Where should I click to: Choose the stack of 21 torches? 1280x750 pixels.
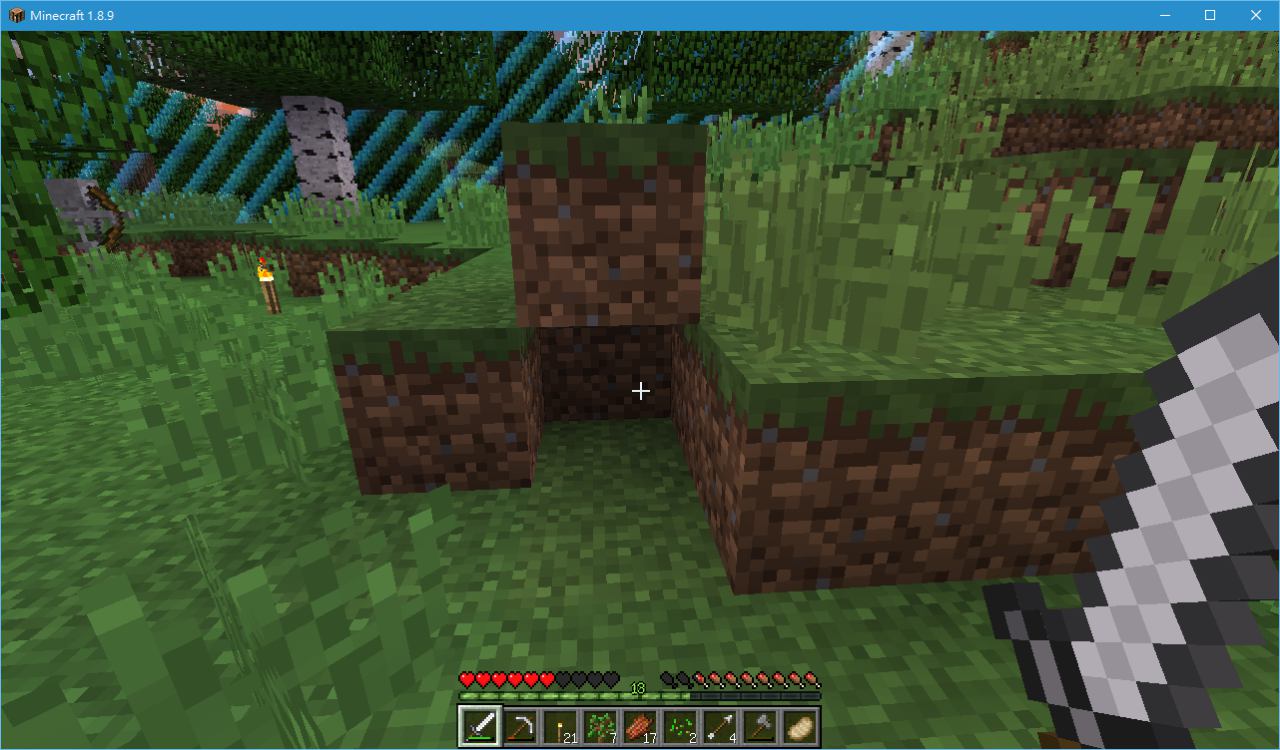pos(559,726)
